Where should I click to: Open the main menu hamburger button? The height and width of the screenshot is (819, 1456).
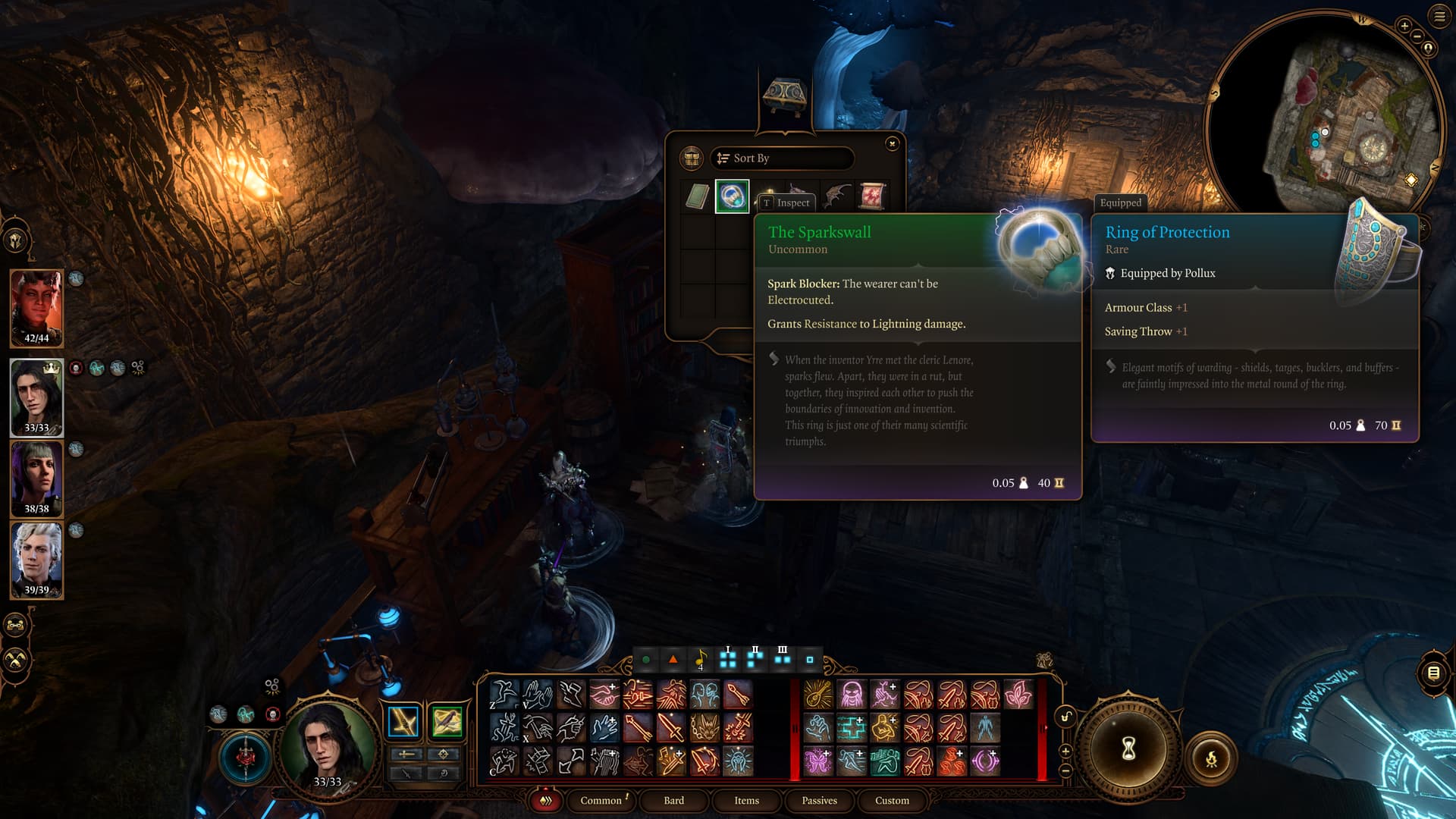[1439, 17]
